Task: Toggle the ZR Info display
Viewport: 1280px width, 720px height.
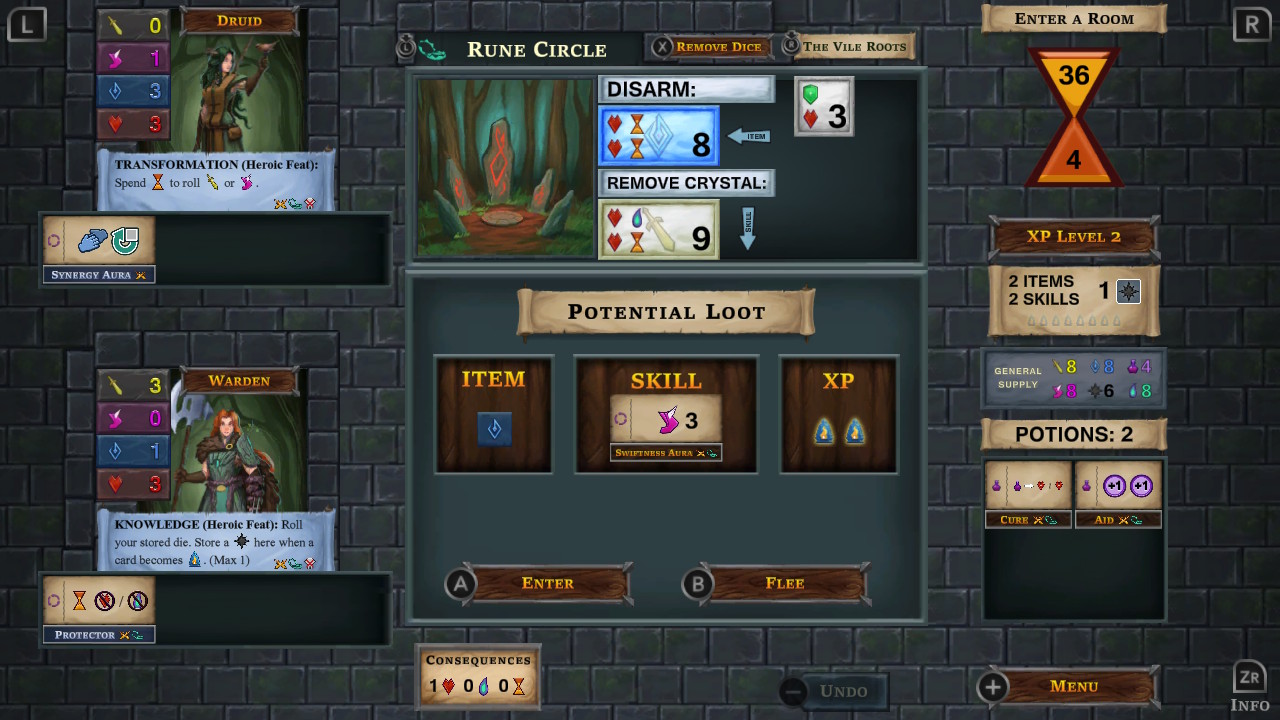Action: click(1249, 684)
